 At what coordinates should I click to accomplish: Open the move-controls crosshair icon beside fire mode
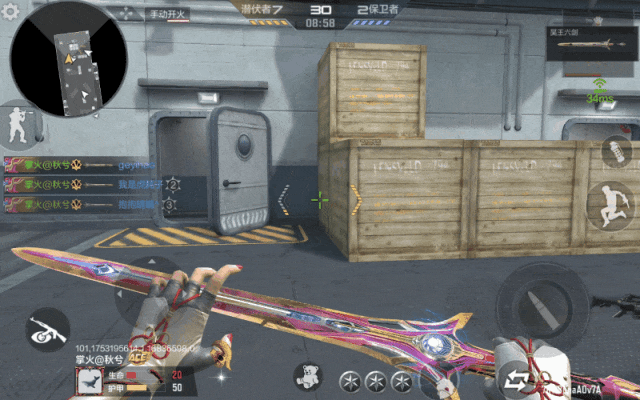[128, 14]
